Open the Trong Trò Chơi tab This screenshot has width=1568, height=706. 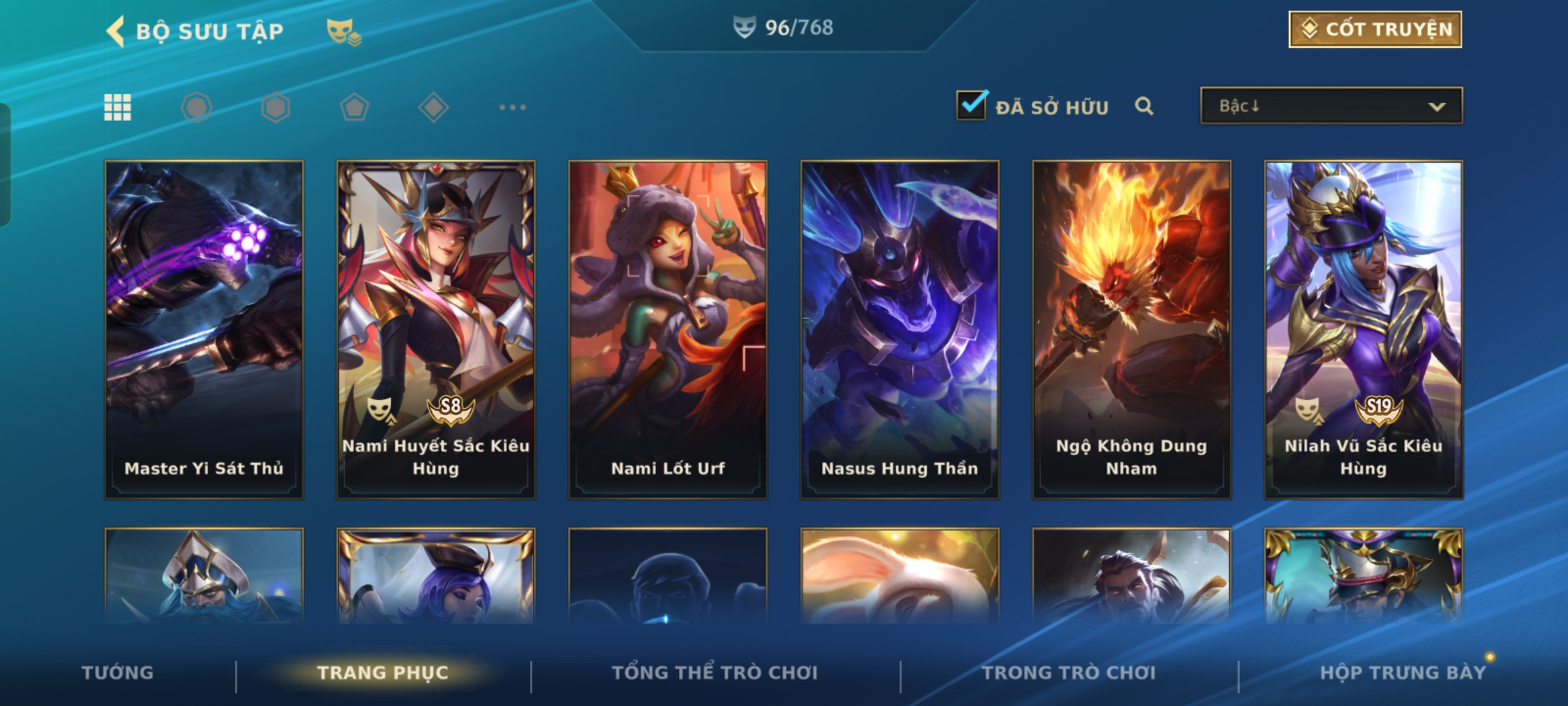point(1069,673)
